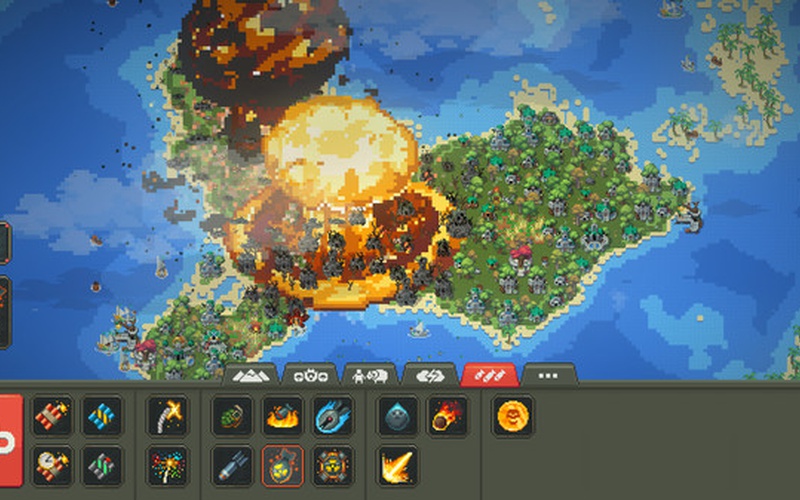Open the three-dots more options tab
This screenshot has width=800, height=500.
[x=549, y=375]
